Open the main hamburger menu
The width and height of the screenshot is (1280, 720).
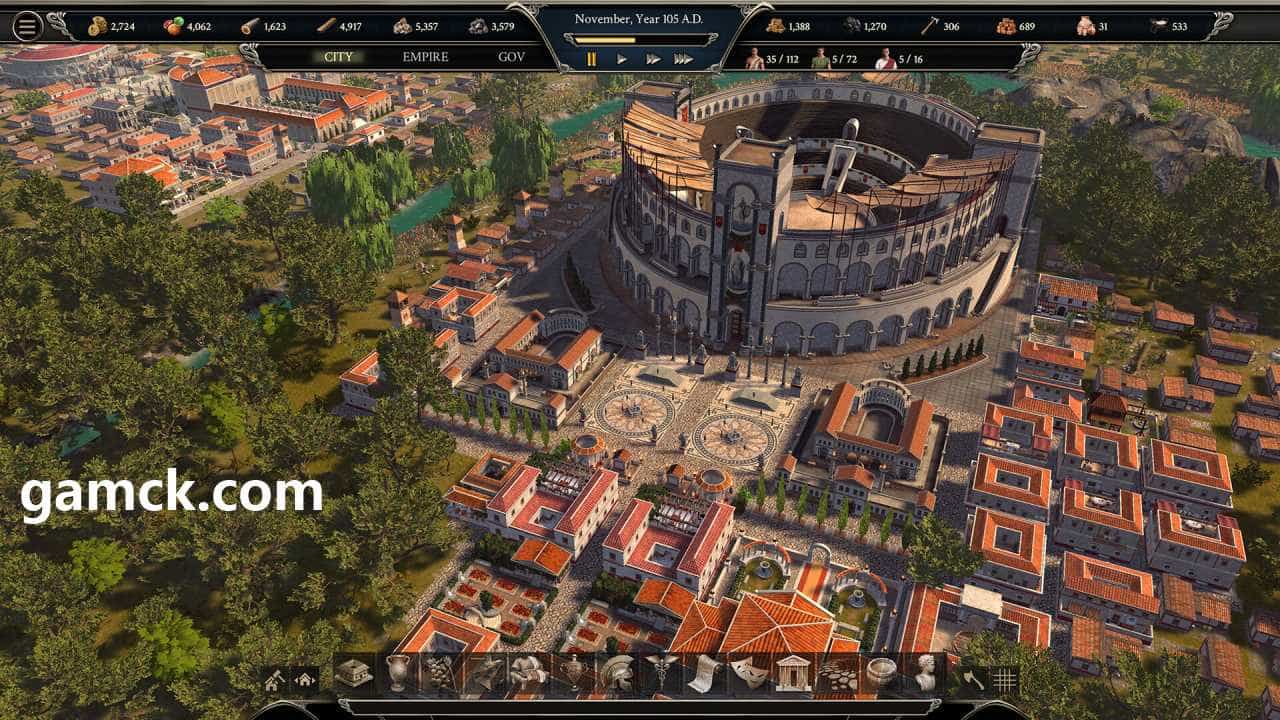pos(27,26)
